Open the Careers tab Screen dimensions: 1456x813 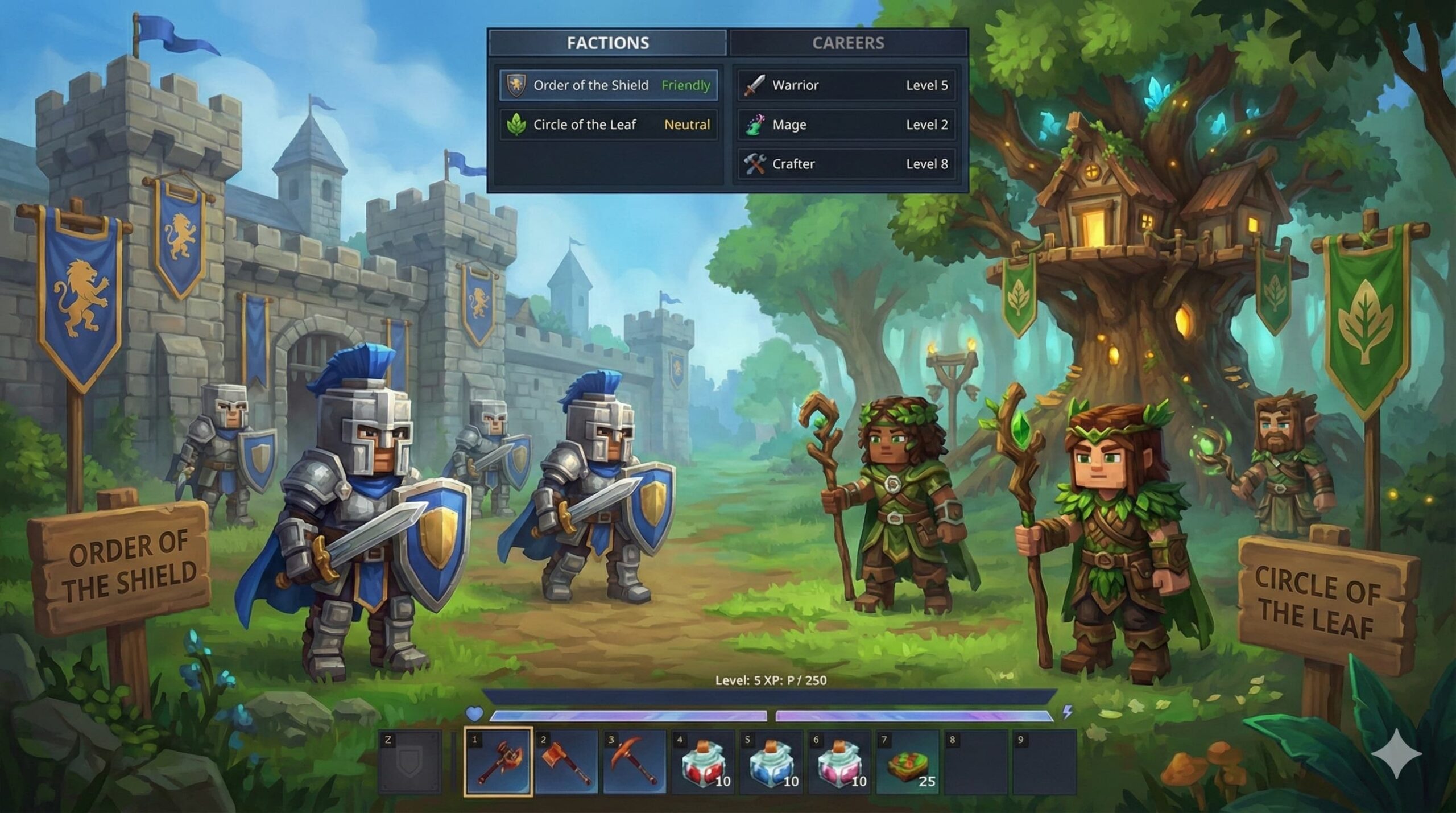[x=847, y=43]
